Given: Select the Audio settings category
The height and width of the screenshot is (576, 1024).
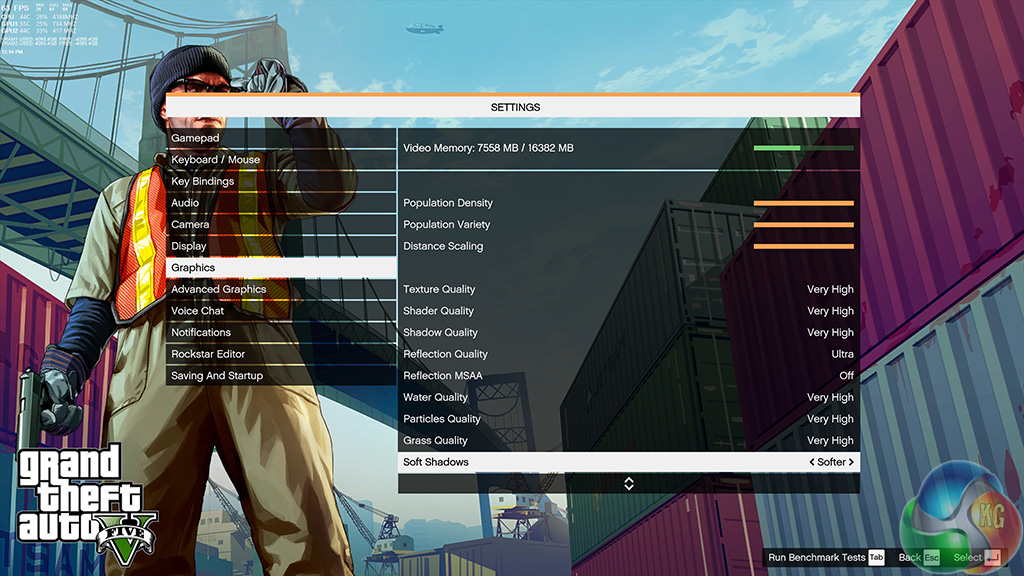Looking at the screenshot, I should click(x=280, y=203).
